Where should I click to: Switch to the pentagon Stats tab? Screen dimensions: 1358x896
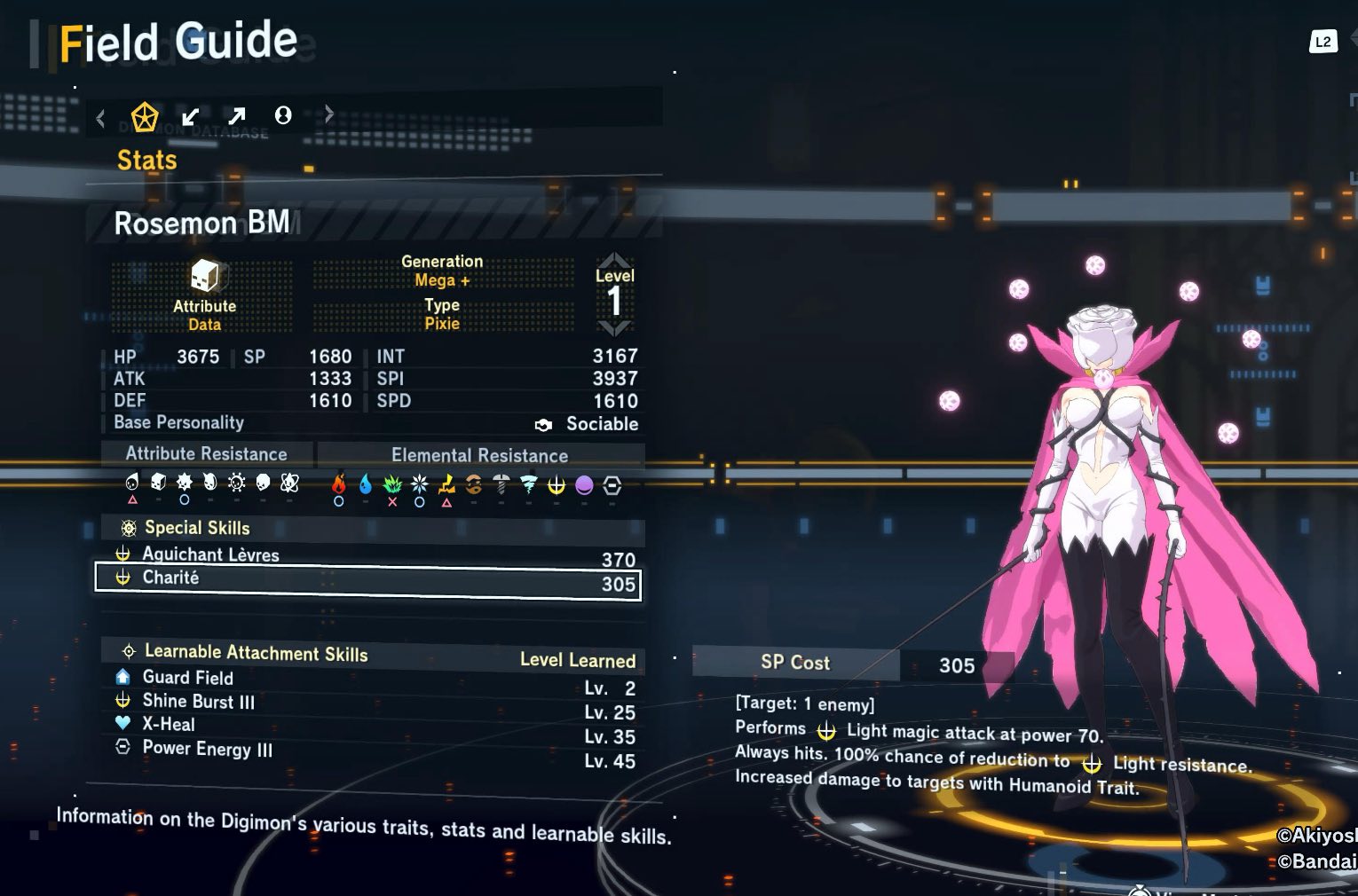[145, 116]
